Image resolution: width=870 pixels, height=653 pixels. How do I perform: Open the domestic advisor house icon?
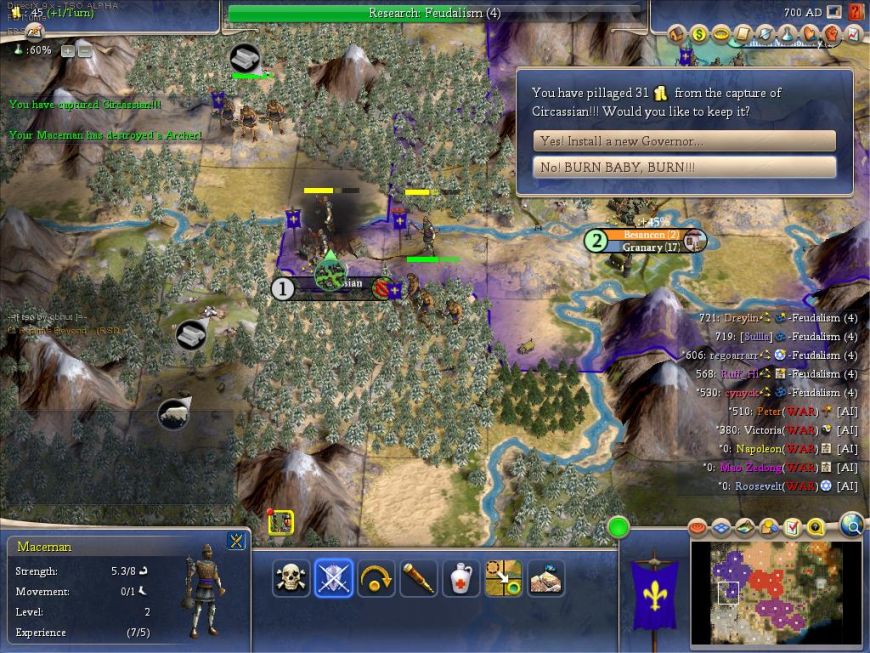click(679, 34)
